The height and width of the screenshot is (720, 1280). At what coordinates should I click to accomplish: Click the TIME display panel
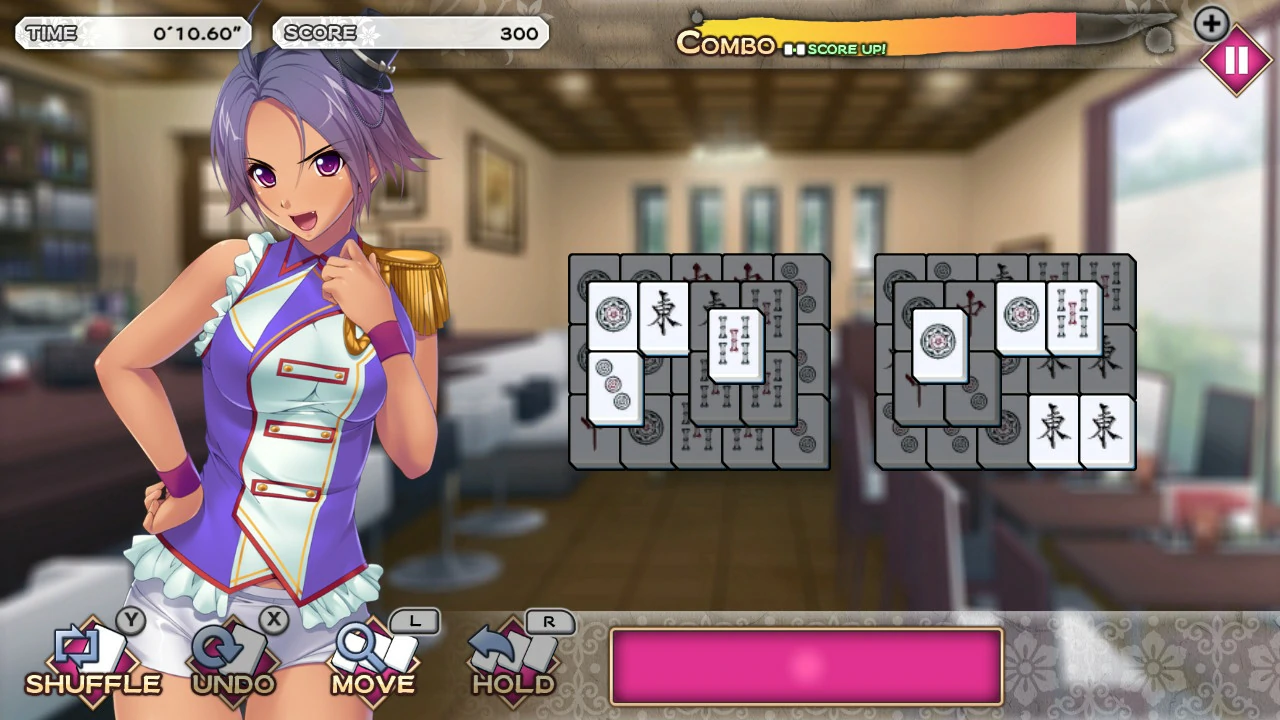coord(135,33)
